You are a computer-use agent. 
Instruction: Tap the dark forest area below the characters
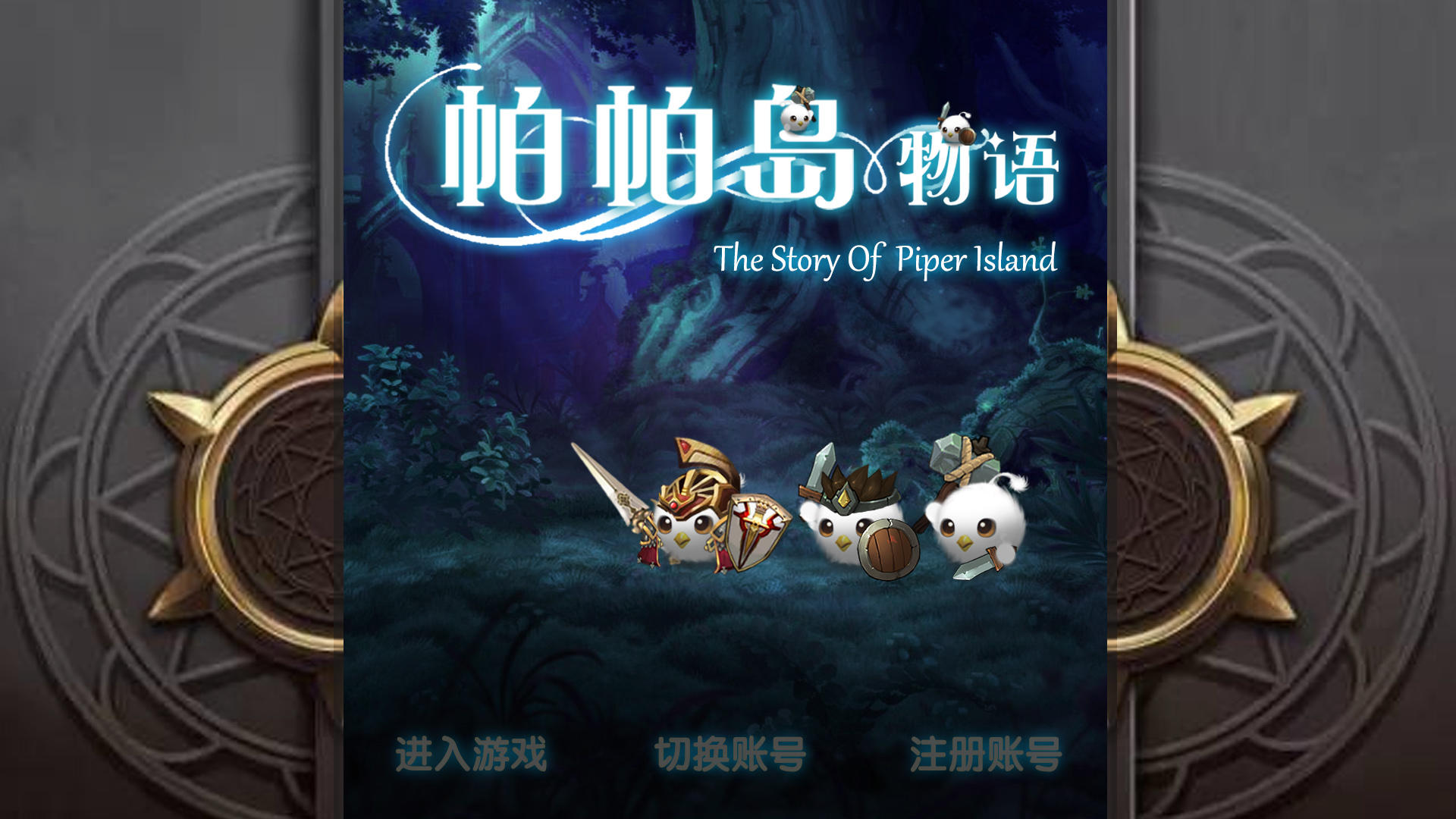728,660
